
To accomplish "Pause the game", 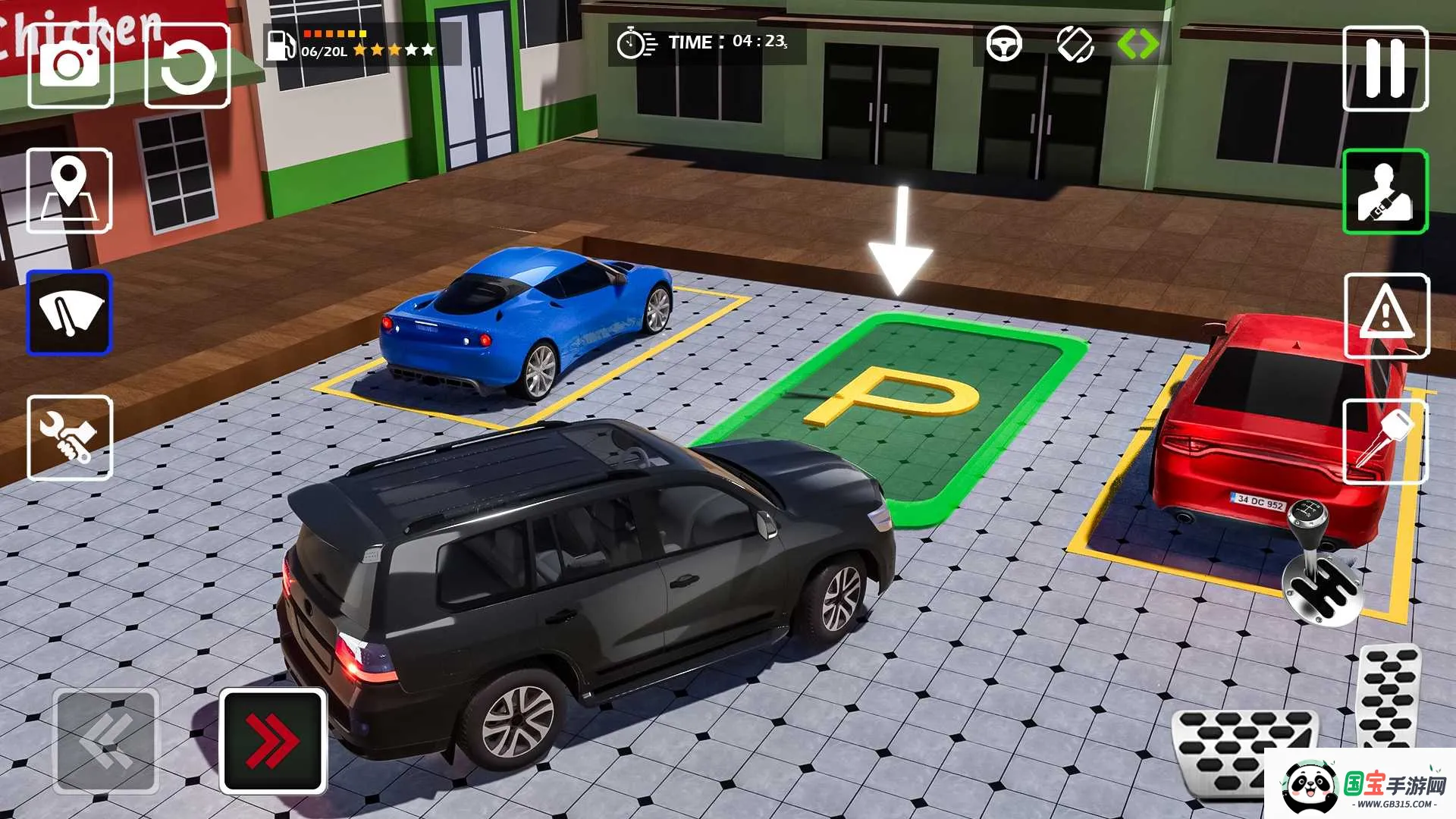I will click(x=1385, y=68).
